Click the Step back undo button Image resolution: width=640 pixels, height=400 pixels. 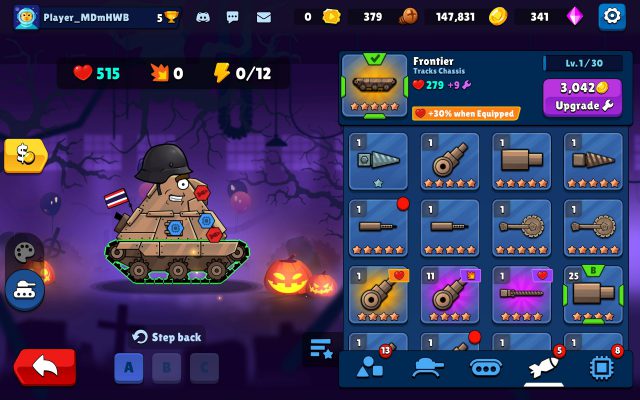tap(167, 337)
